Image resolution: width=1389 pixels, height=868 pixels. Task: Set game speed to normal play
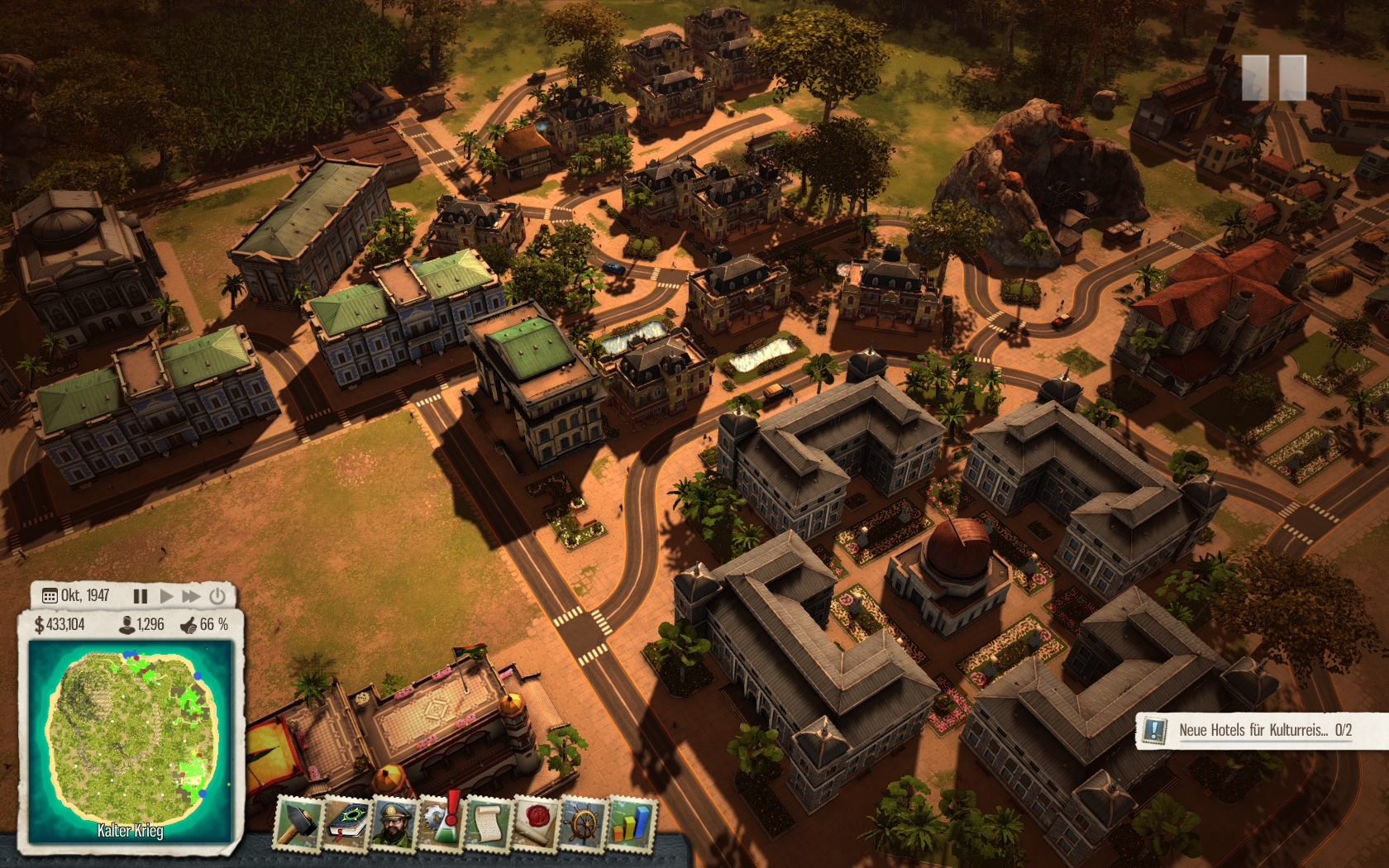click(166, 596)
